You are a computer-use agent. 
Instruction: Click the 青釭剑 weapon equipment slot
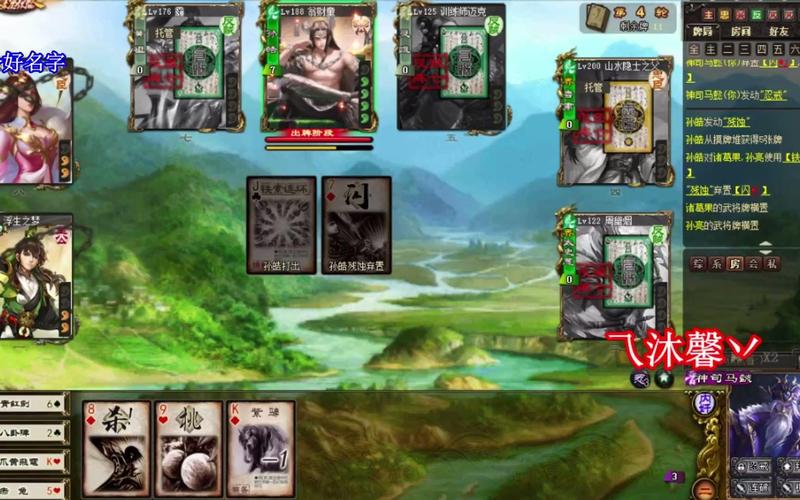[32, 404]
